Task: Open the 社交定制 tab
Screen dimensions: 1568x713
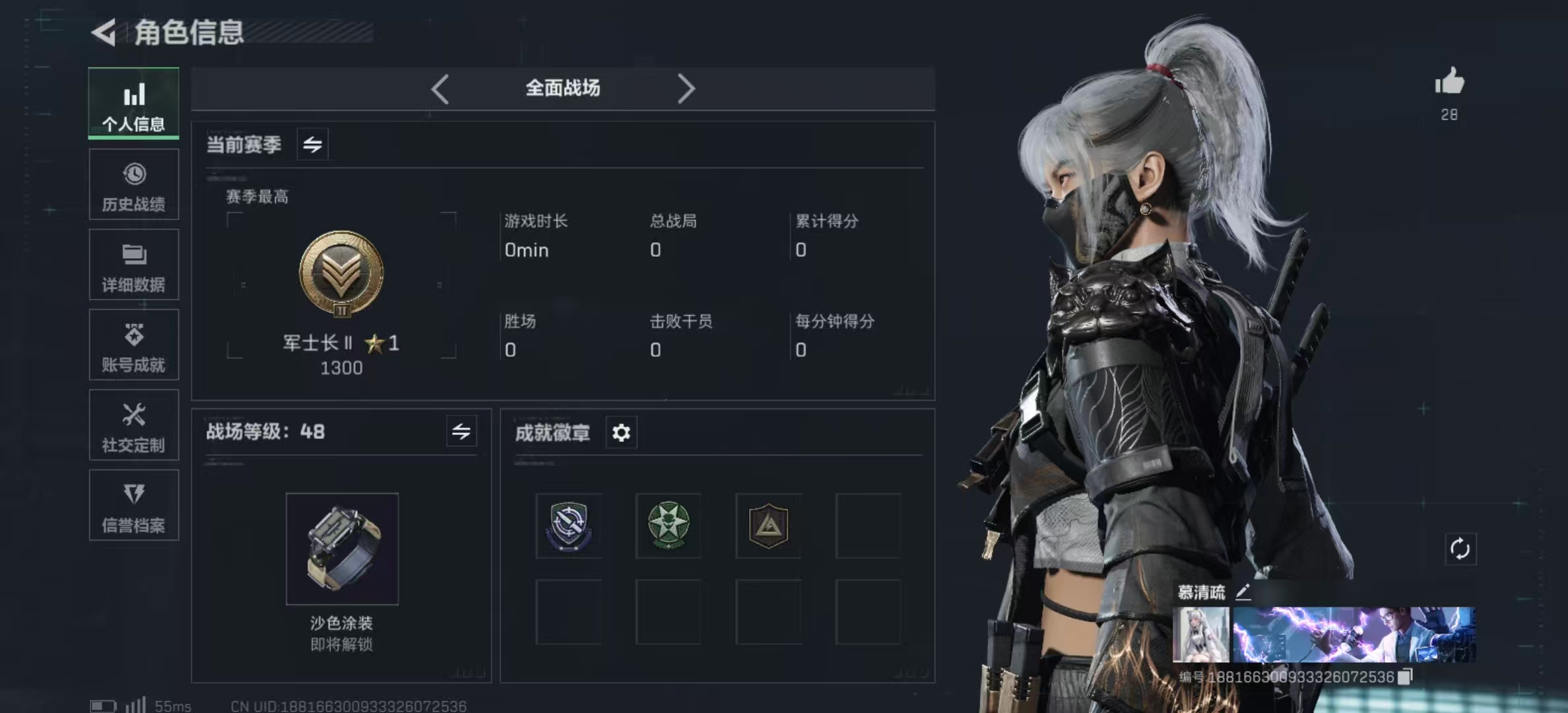Action: 134,426
